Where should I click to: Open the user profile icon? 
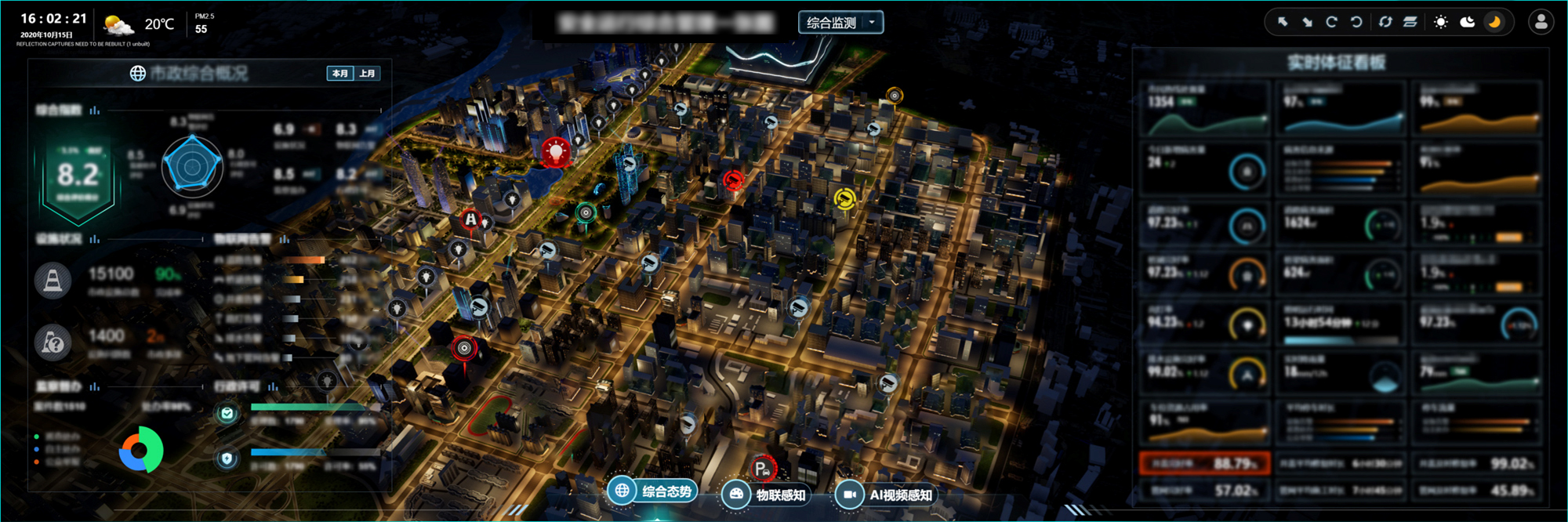1541,22
